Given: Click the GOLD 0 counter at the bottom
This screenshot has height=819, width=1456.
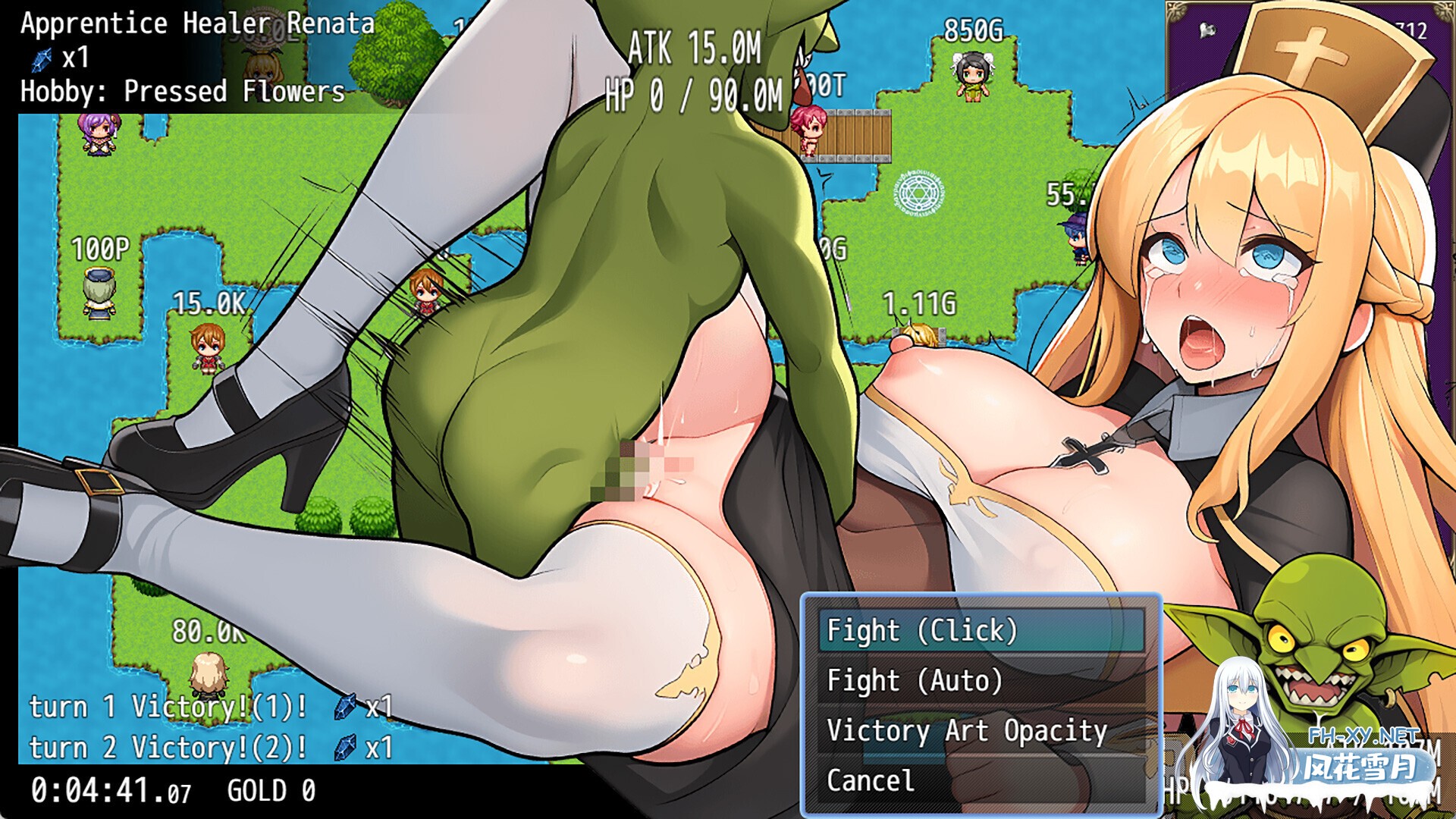Looking at the screenshot, I should point(273,789).
